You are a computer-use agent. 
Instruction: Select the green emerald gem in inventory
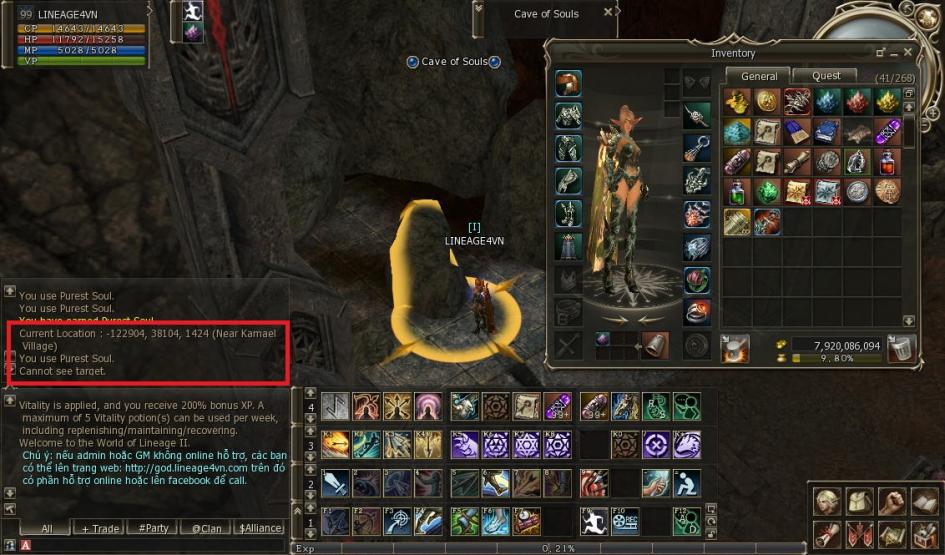coord(768,192)
